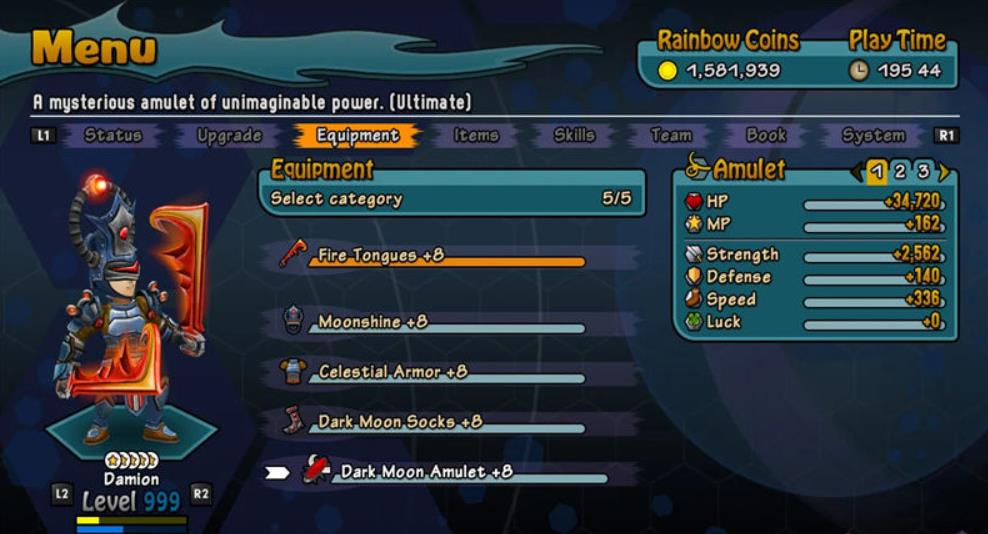The width and height of the screenshot is (988, 534).
Task: Go to the Items tab
Action: coord(476,135)
